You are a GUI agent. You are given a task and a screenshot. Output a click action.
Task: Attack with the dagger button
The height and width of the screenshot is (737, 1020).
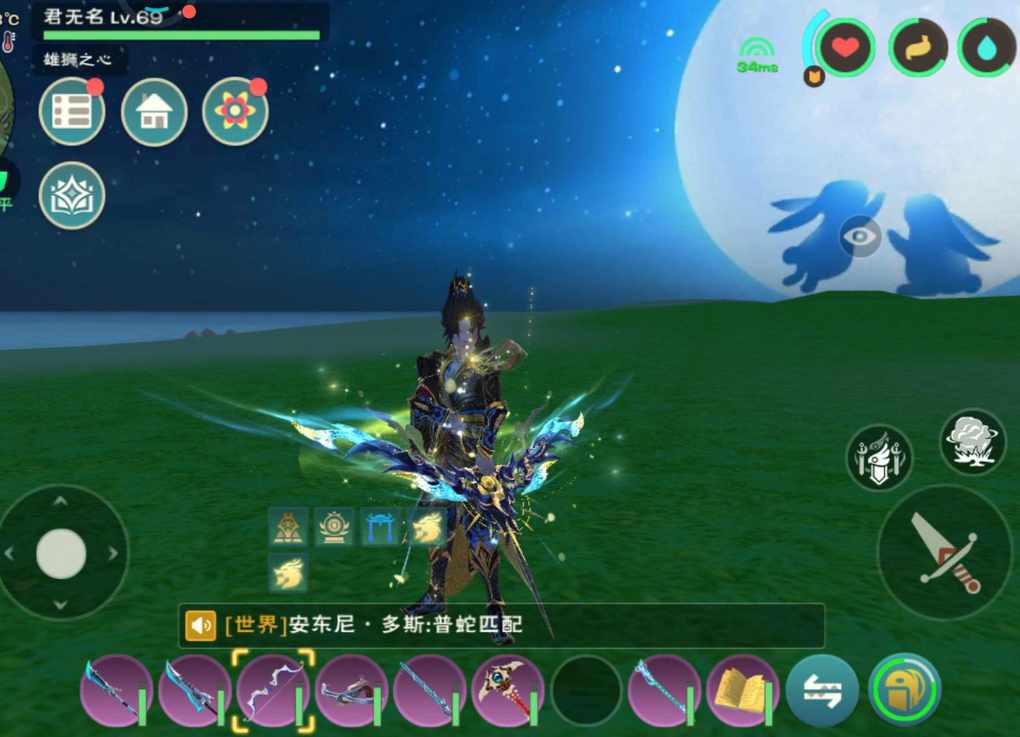coord(944,553)
